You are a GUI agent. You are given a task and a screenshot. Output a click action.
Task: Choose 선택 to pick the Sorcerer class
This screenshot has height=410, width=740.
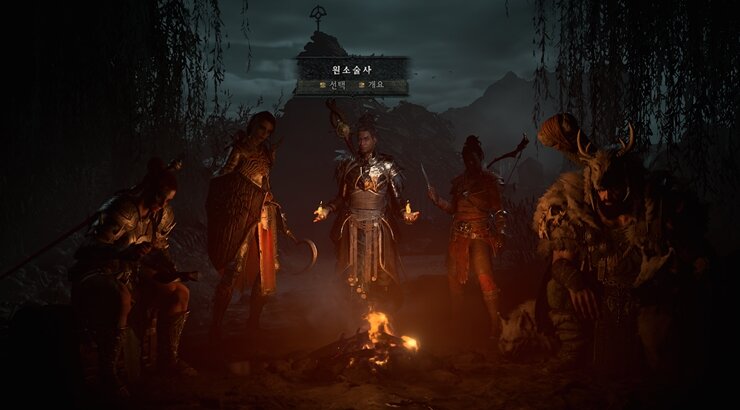335,86
